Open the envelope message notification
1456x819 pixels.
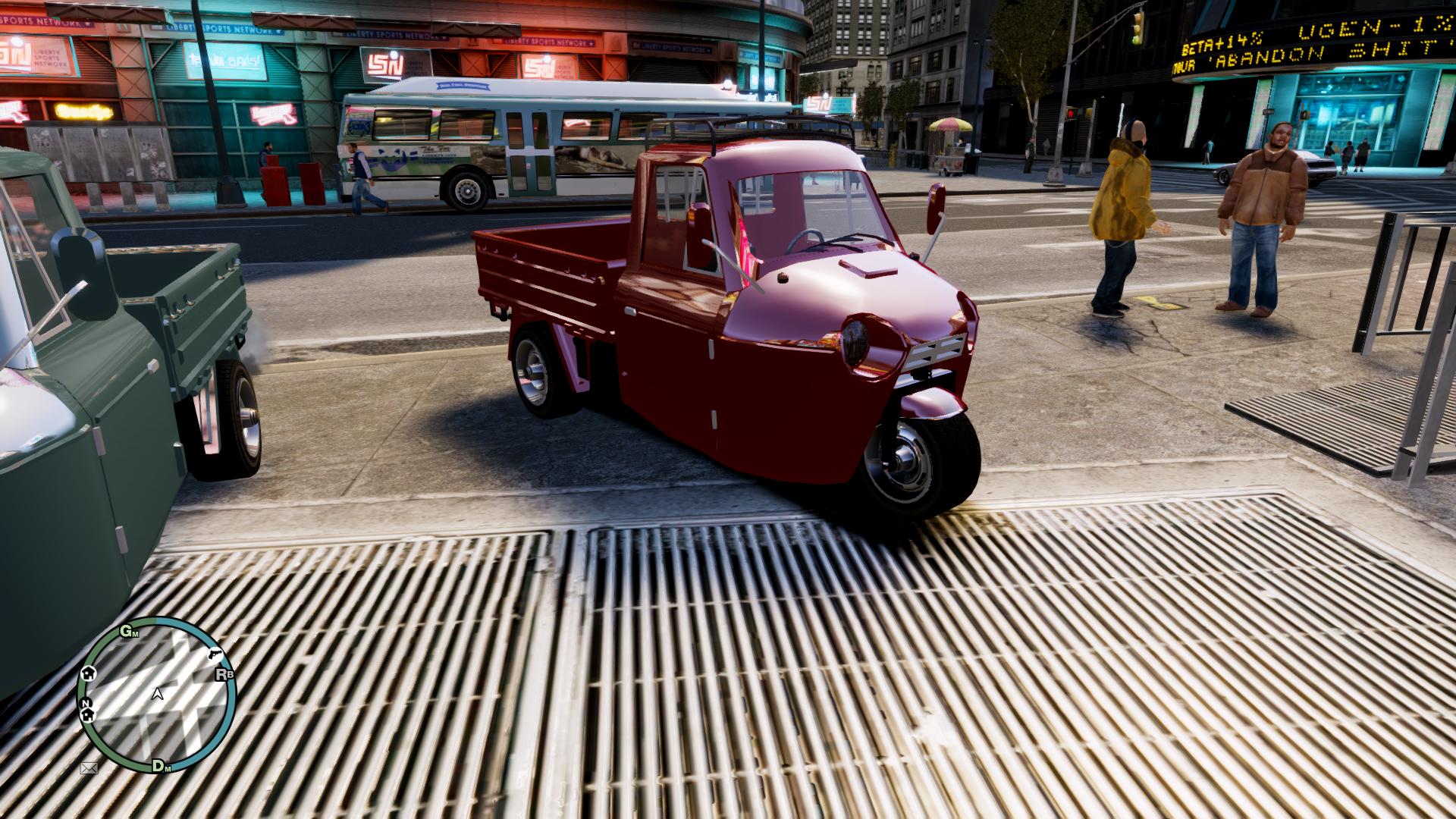click(x=89, y=767)
